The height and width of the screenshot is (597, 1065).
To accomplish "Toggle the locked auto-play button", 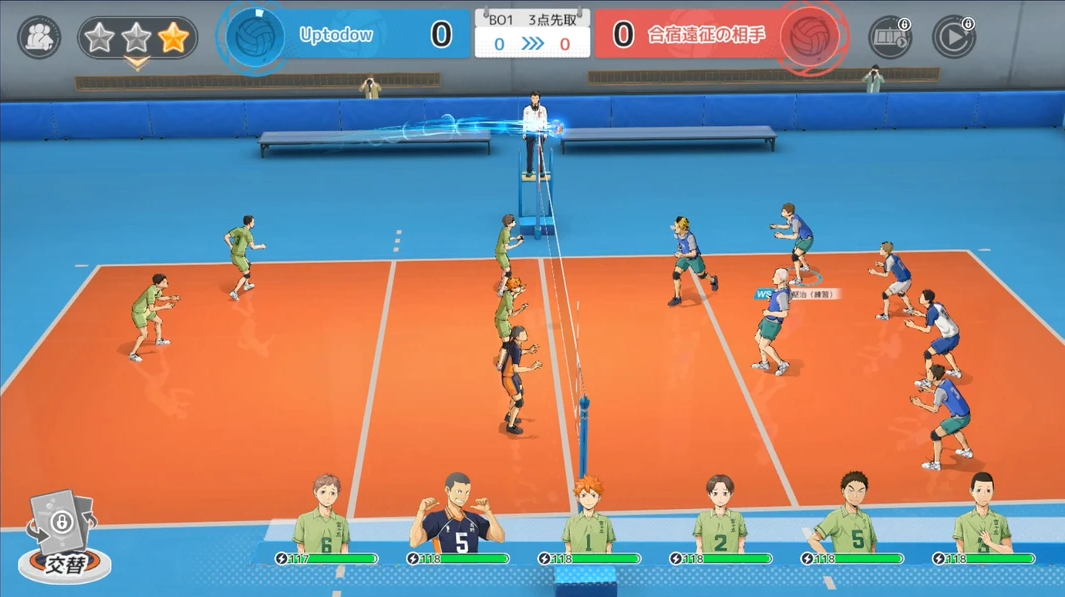I will (953, 38).
